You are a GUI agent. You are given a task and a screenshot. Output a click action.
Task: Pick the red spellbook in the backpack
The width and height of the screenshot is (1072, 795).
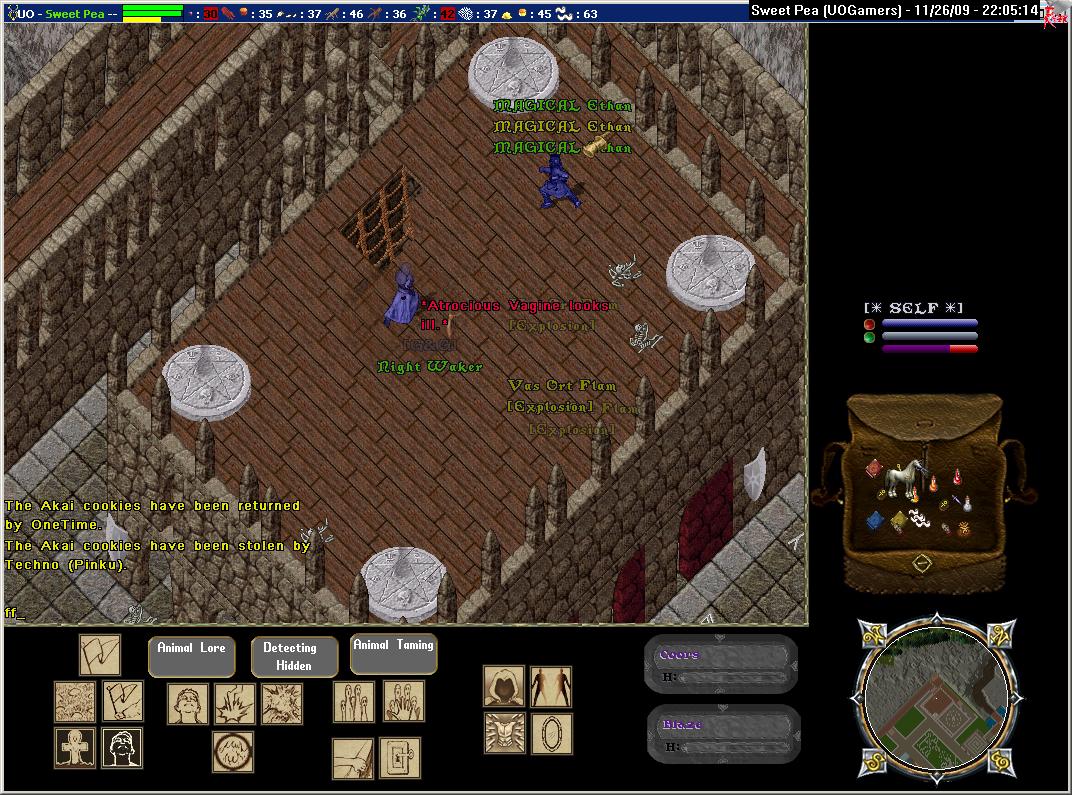click(x=873, y=469)
